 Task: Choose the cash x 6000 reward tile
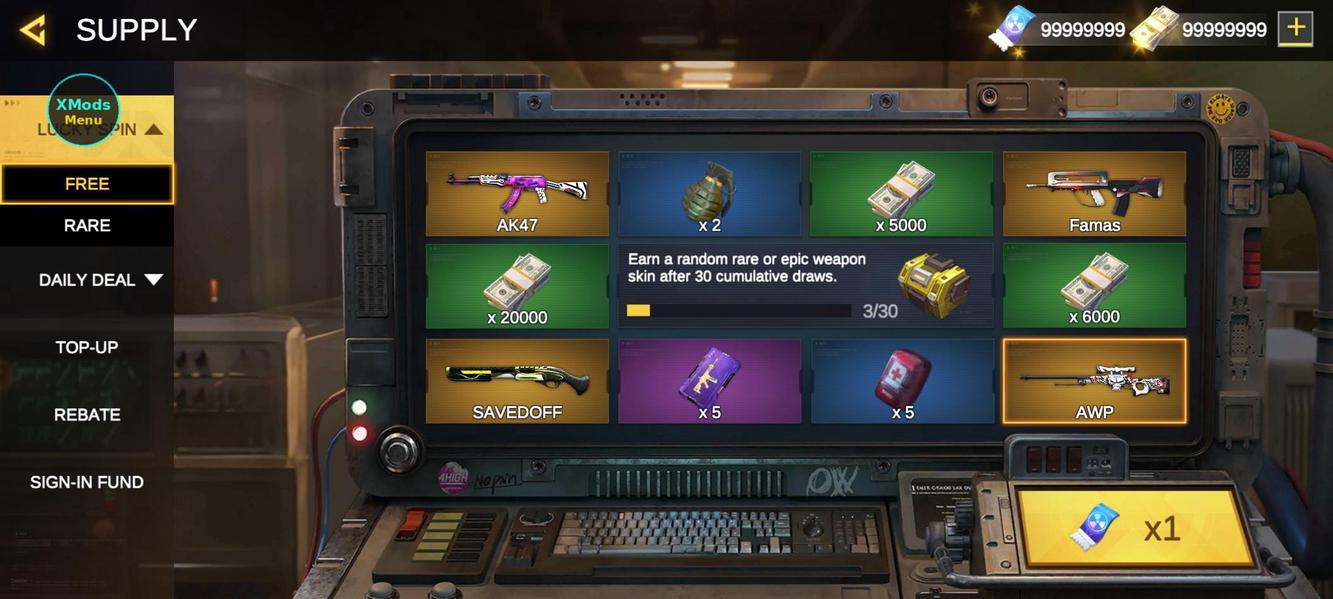[1094, 286]
